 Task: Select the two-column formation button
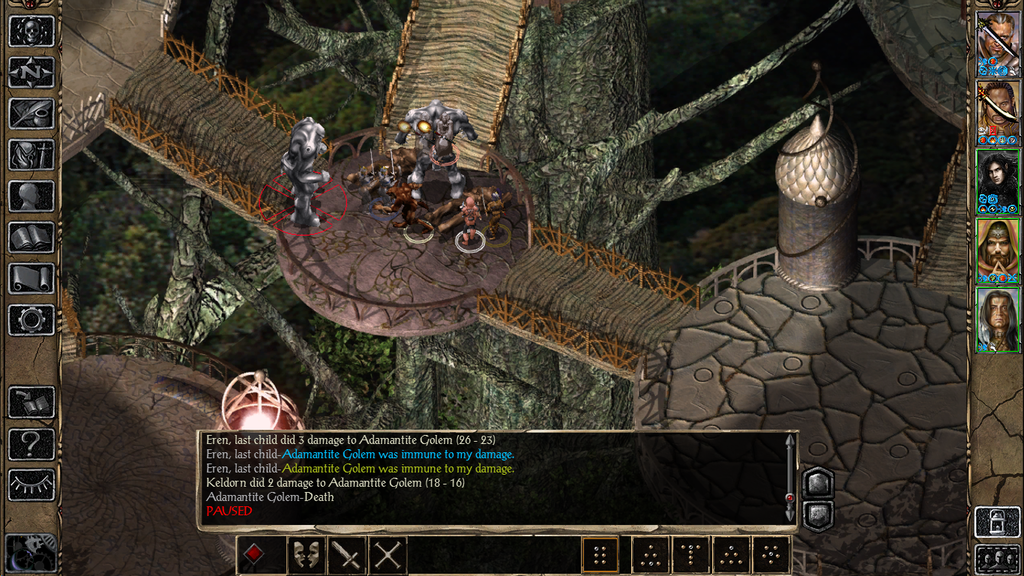pyautogui.click(x=600, y=555)
